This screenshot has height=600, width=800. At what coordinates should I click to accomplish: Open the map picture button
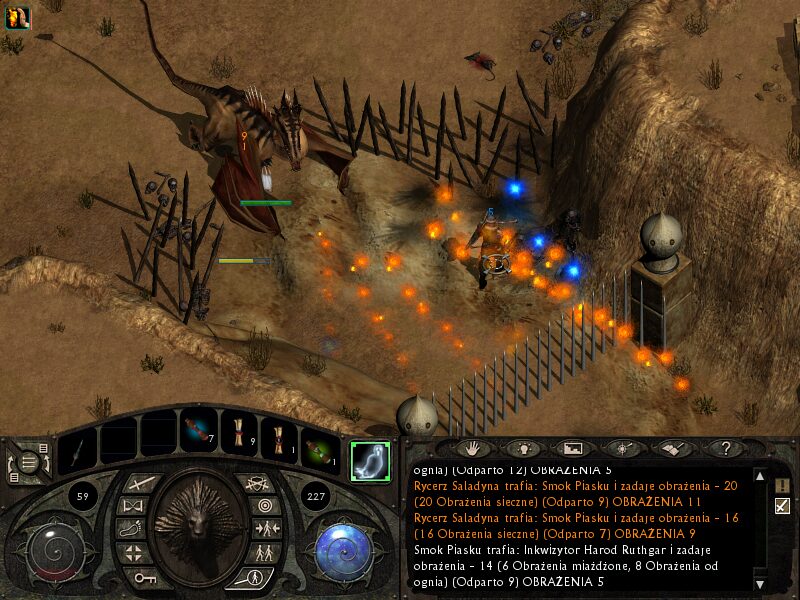tap(572, 449)
